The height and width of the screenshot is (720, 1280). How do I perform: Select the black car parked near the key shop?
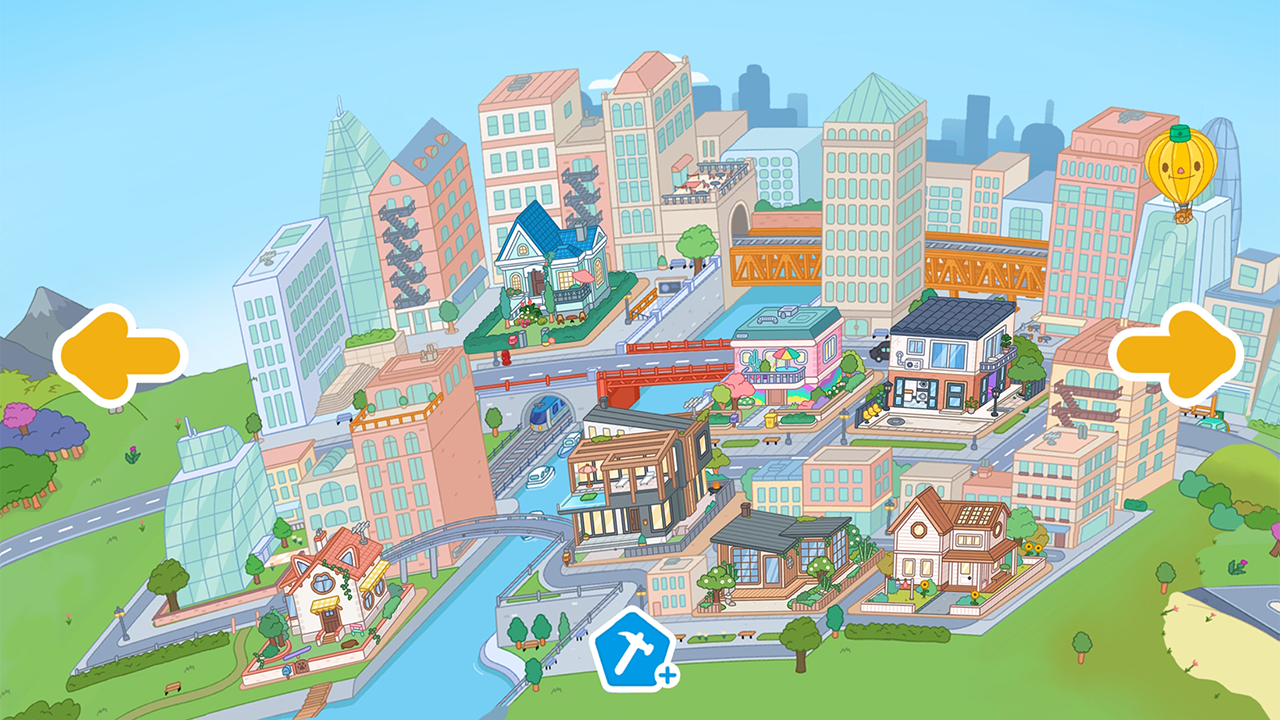(878, 350)
